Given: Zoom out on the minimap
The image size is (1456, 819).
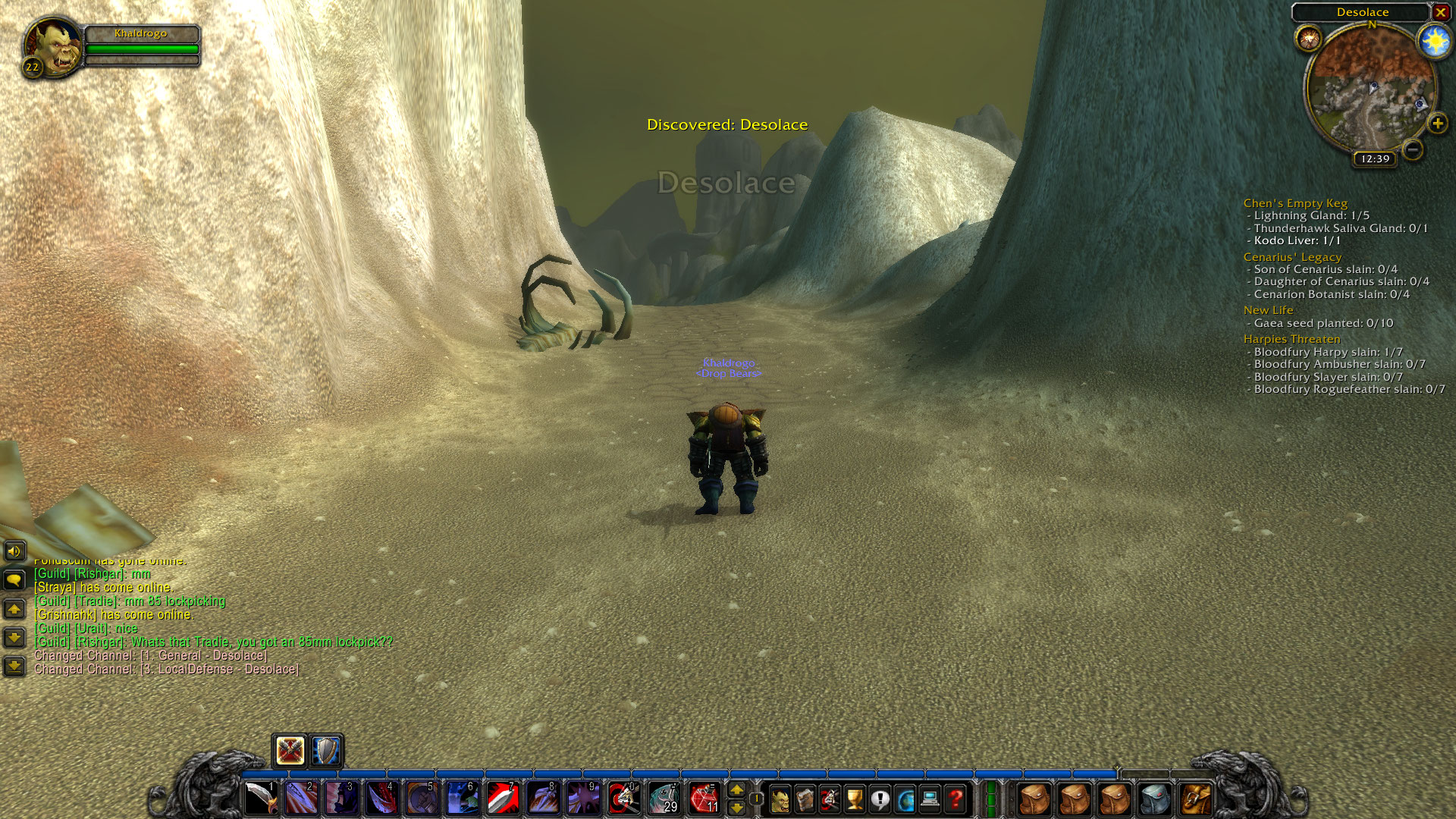Looking at the screenshot, I should click(x=1412, y=149).
